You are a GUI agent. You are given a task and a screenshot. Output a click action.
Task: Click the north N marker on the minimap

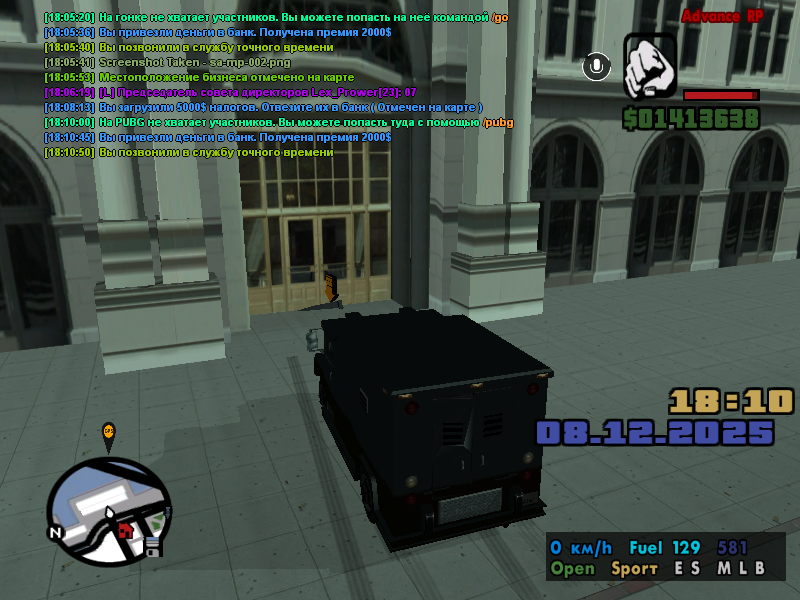click(56, 532)
